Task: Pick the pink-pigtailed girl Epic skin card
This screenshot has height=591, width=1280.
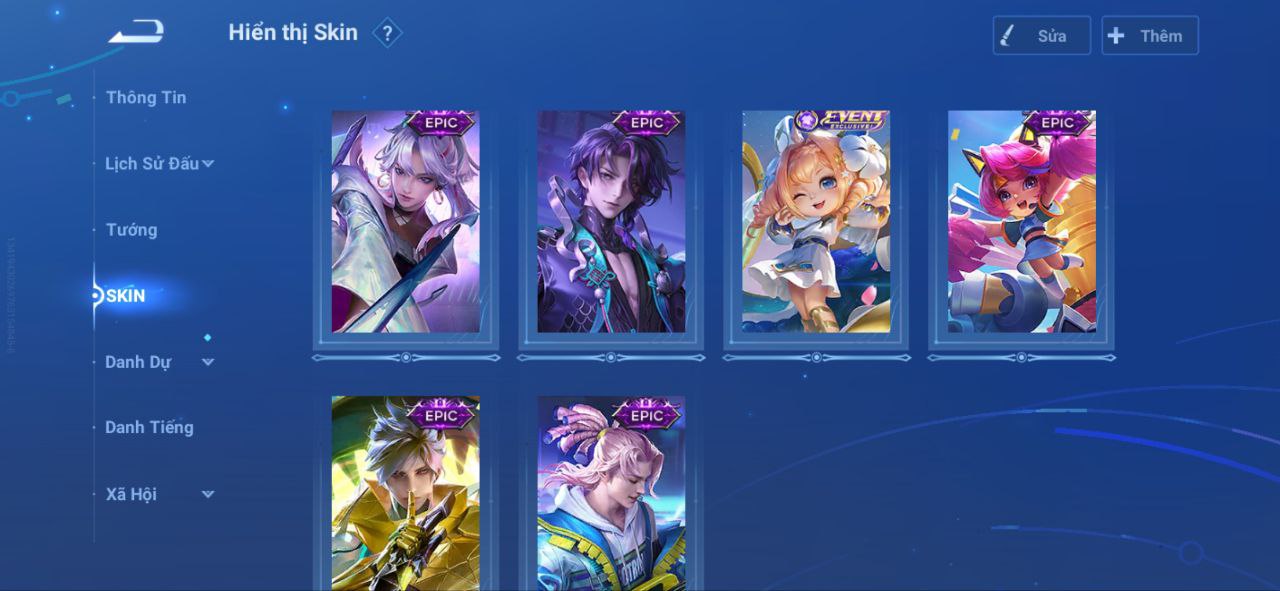Action: pyautogui.click(x=1021, y=222)
